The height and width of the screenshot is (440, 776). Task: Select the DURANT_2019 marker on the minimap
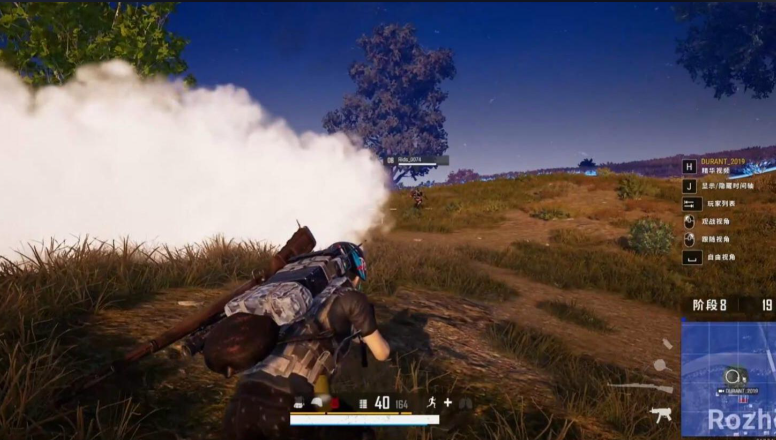pyautogui.click(x=737, y=390)
